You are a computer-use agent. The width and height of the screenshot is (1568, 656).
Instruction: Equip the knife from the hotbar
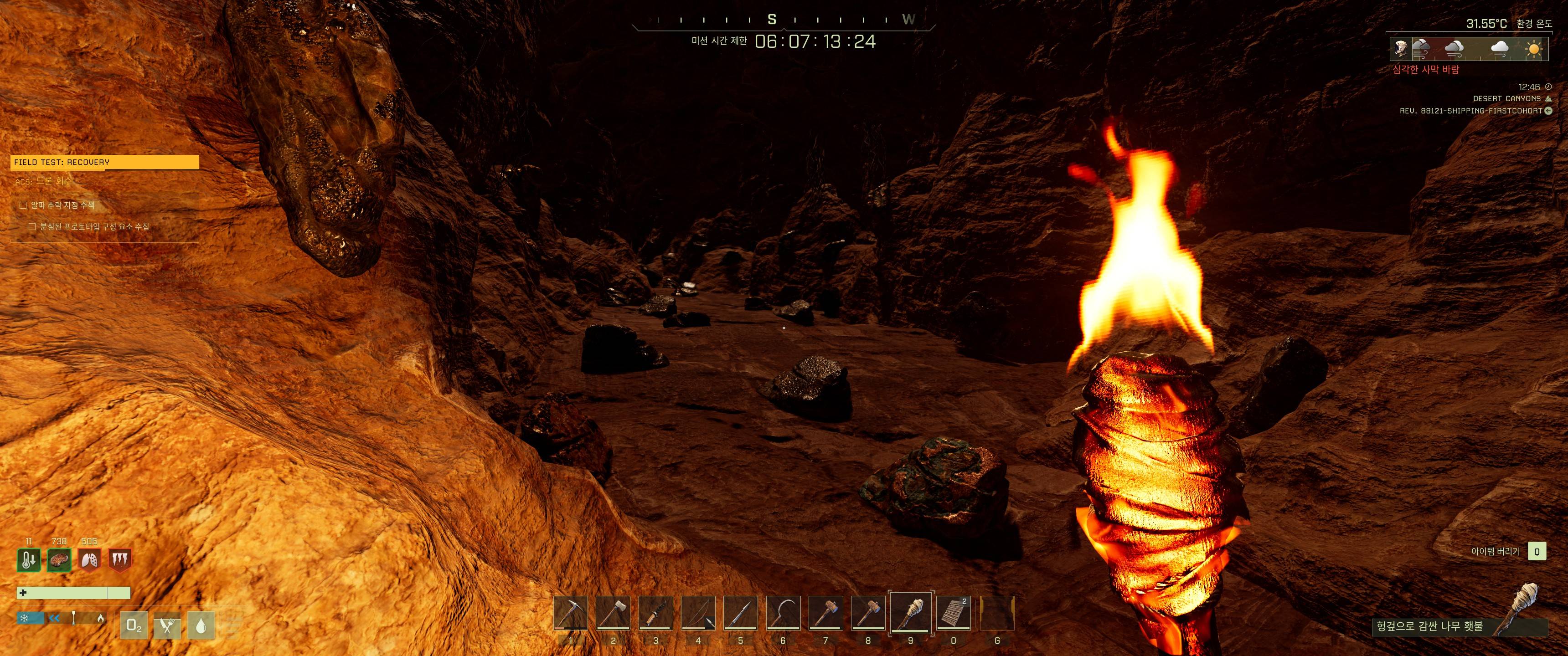coord(655,613)
